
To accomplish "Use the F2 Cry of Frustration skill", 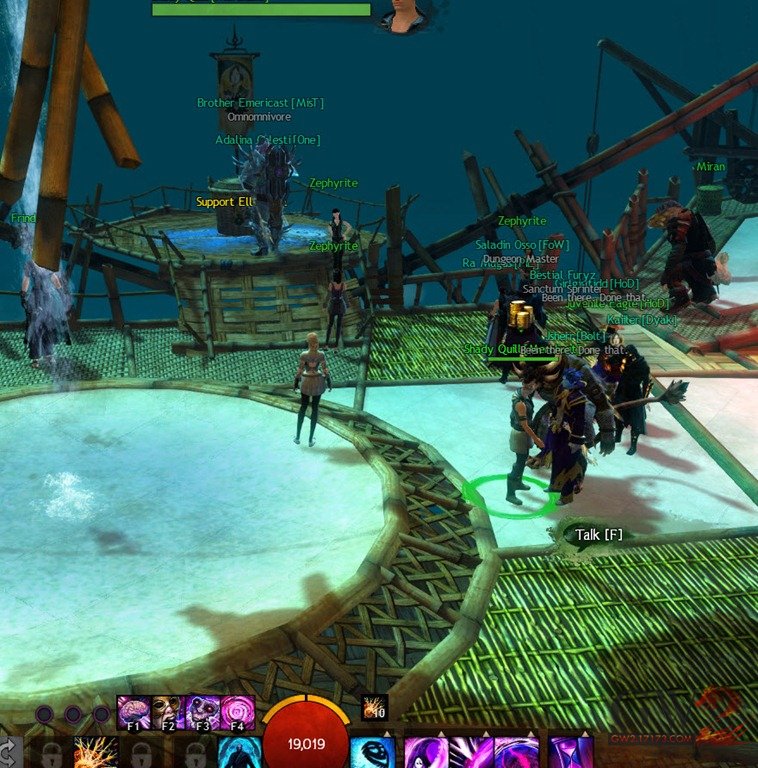I will tap(168, 713).
